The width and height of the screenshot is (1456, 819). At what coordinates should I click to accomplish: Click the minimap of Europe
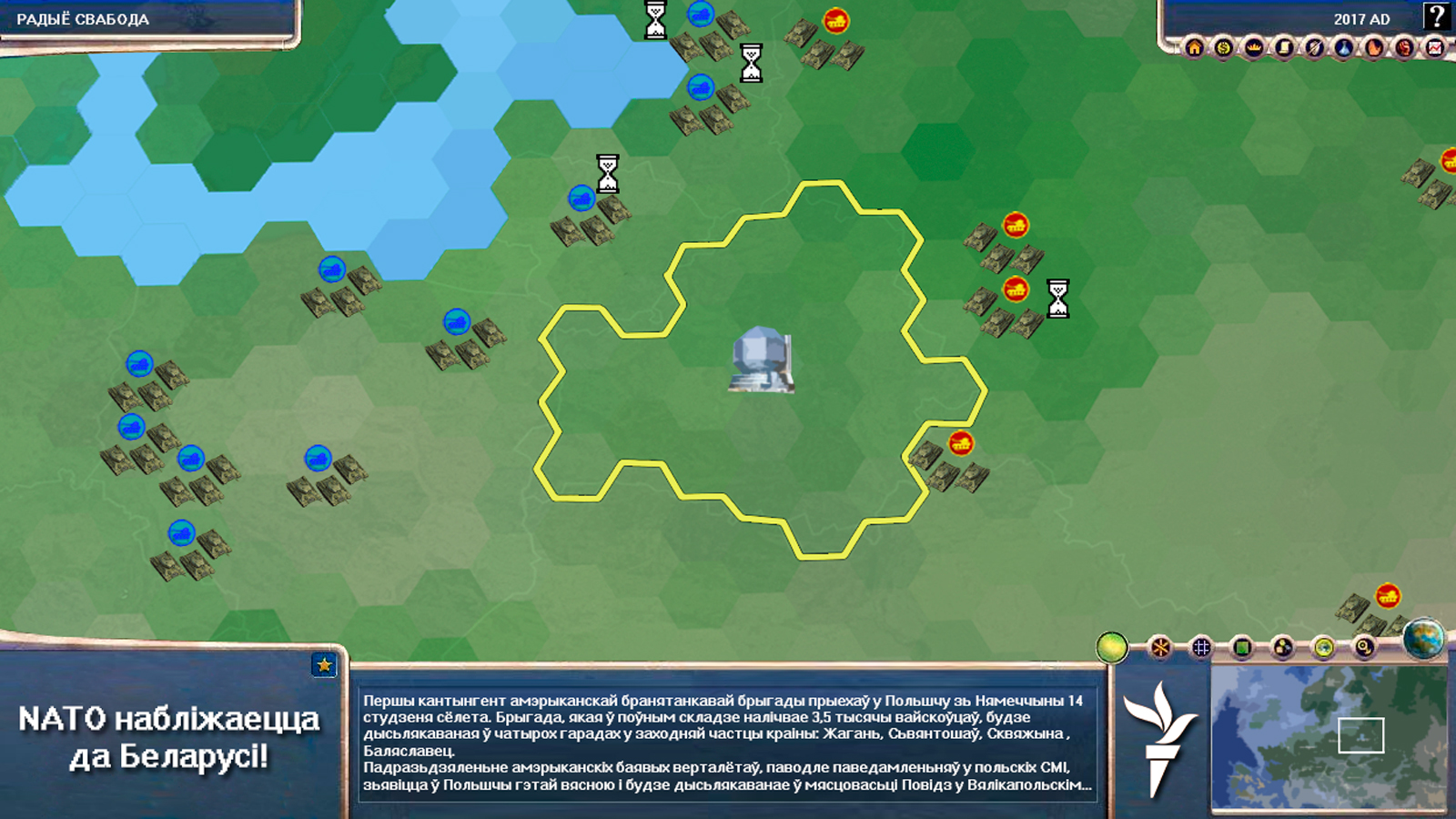point(1329,737)
